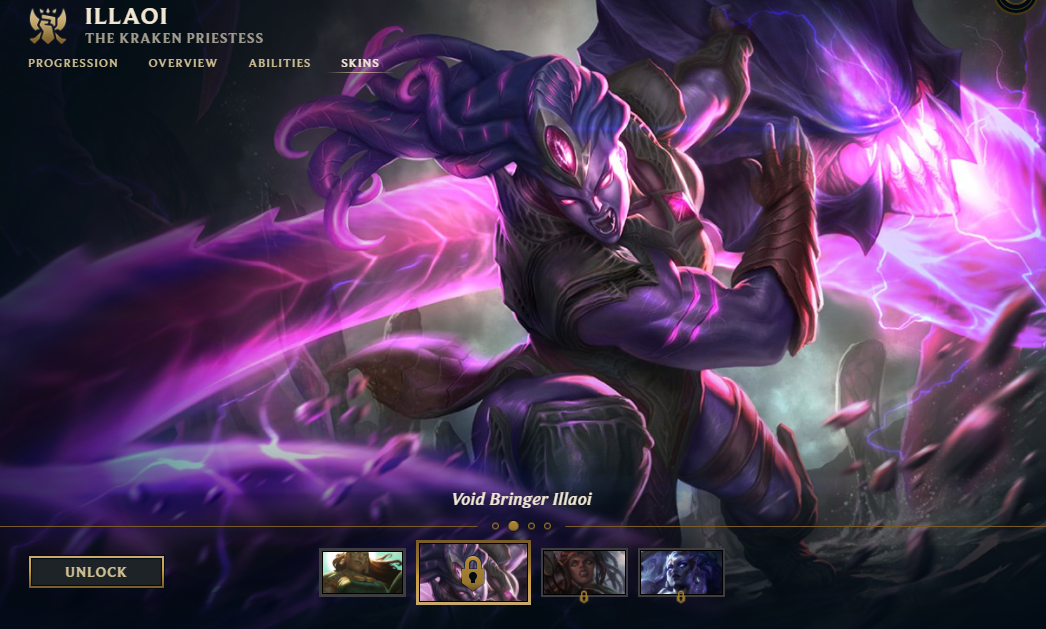Show the Abilities tab
The width and height of the screenshot is (1046, 629).
(x=280, y=63)
